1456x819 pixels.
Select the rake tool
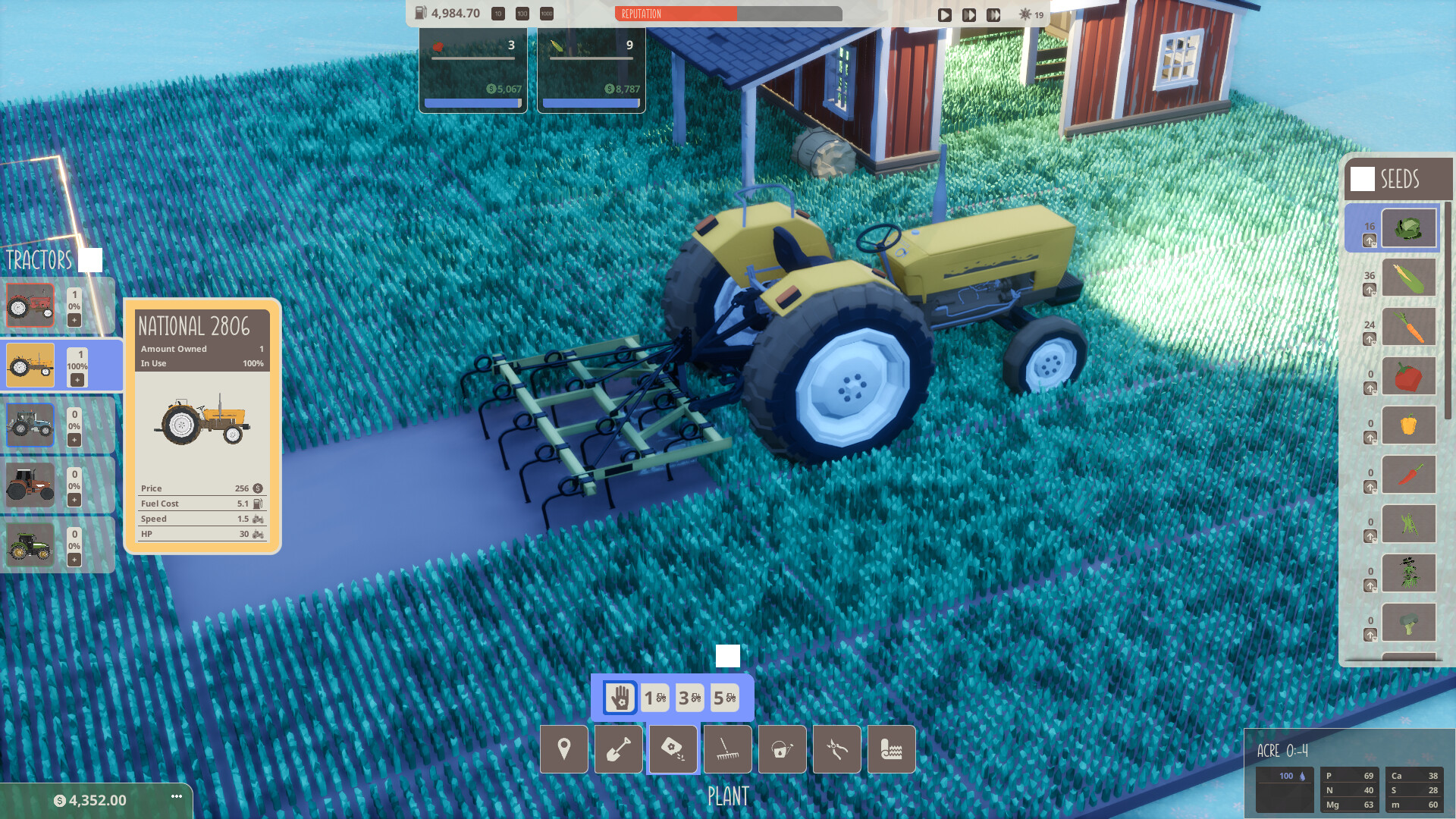[x=727, y=749]
